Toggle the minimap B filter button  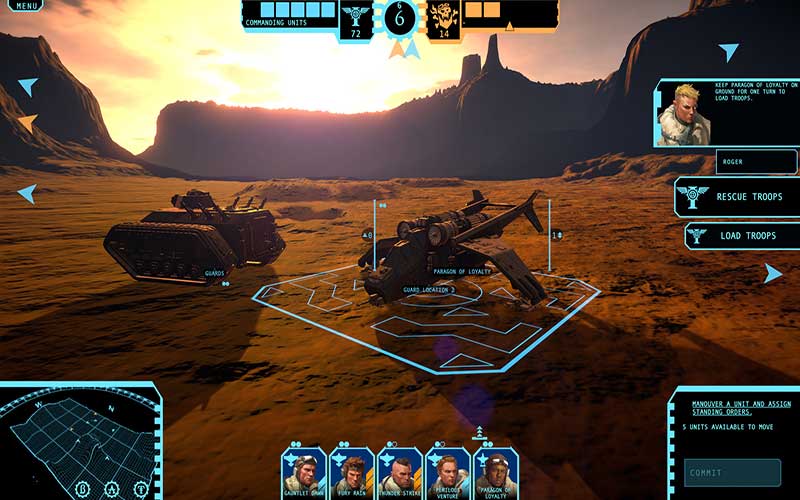tap(83, 490)
